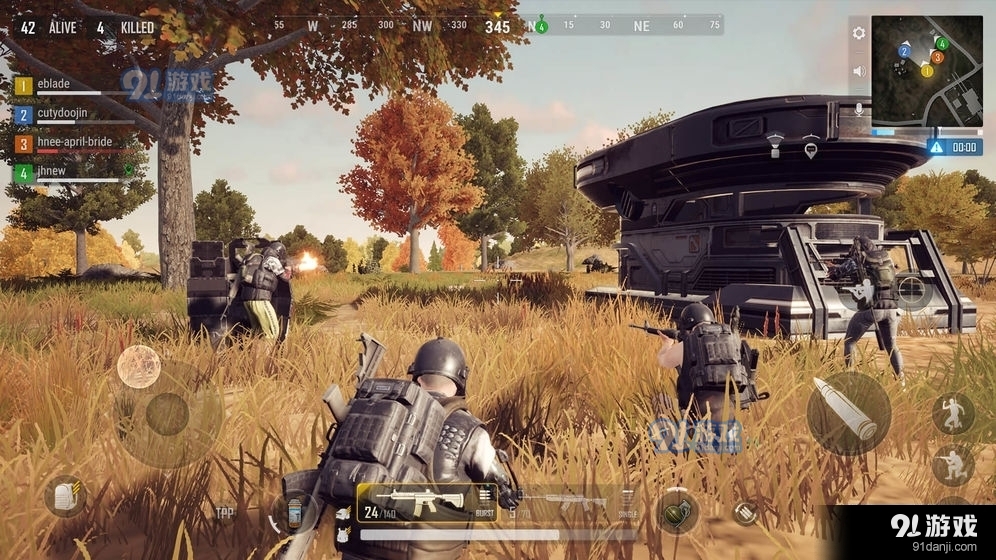
Task: Tap the jump stance button
Action: coord(951,412)
